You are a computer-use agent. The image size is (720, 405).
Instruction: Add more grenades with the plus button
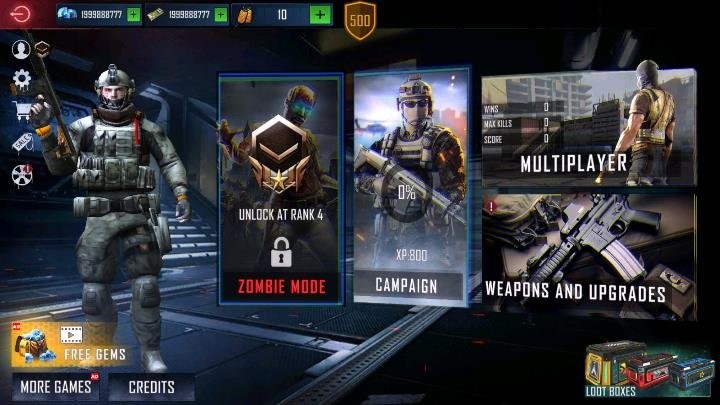pyautogui.click(x=319, y=15)
